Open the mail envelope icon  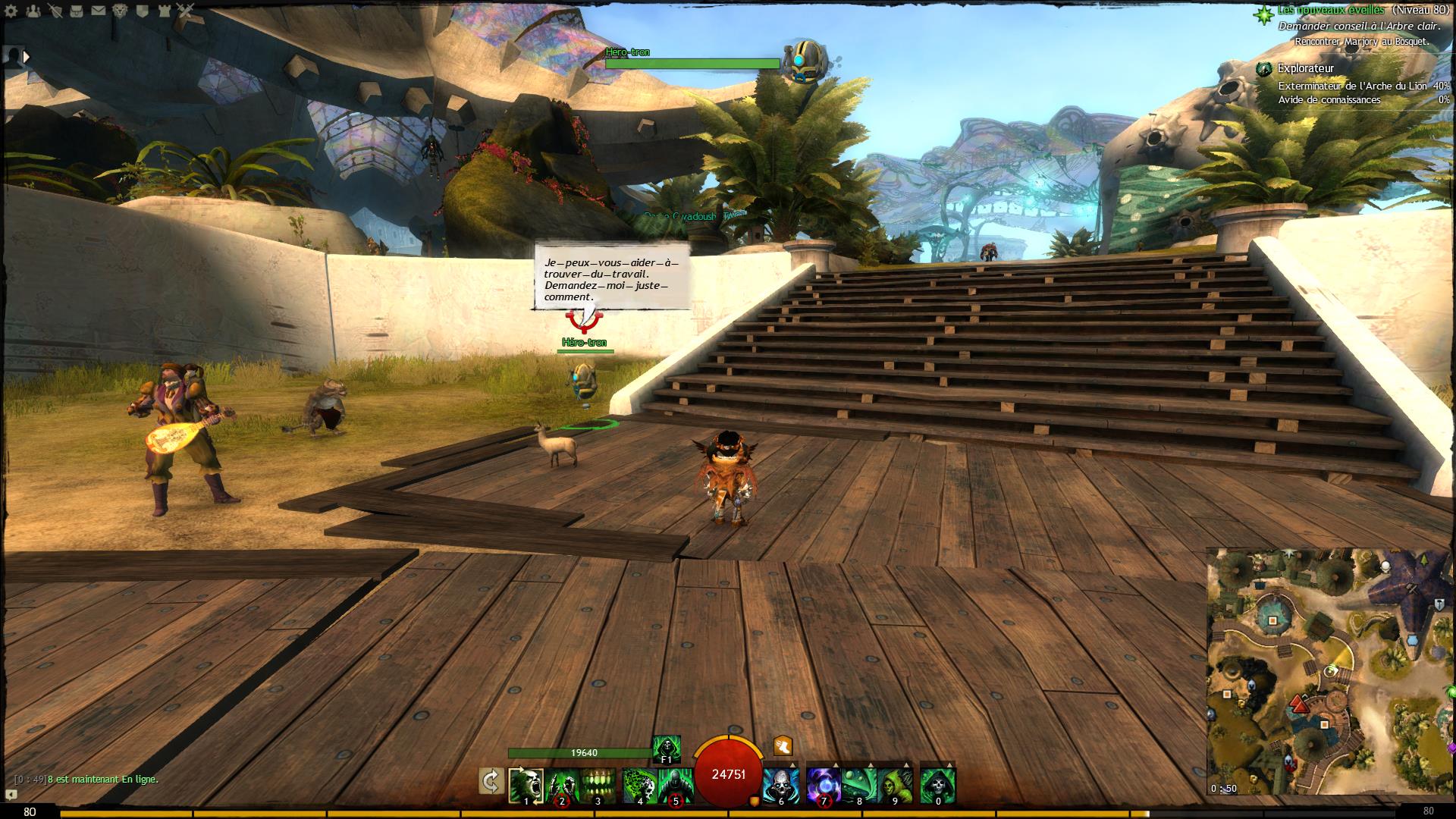coord(99,11)
